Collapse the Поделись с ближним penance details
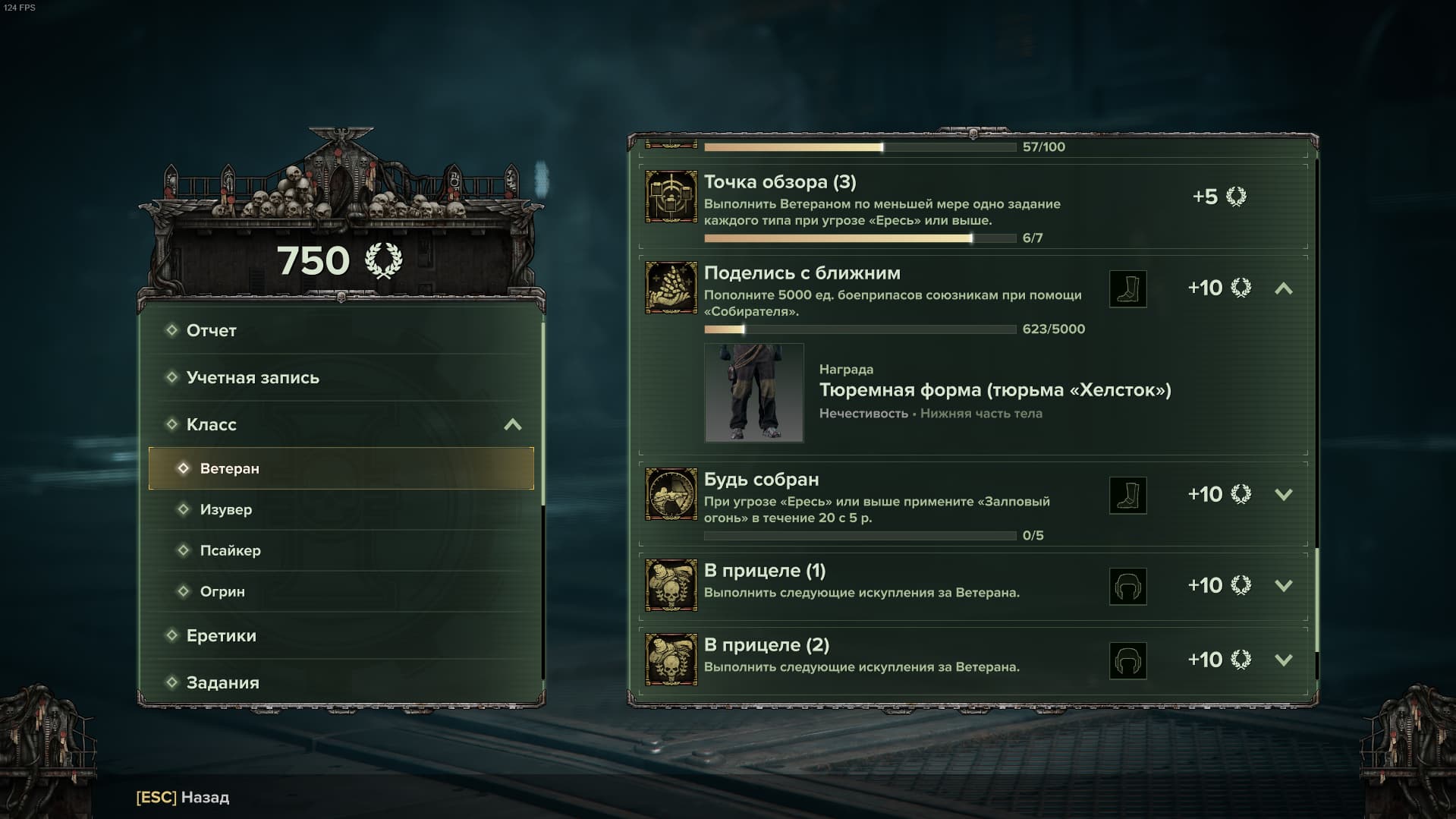The image size is (1456, 819). click(x=1283, y=288)
